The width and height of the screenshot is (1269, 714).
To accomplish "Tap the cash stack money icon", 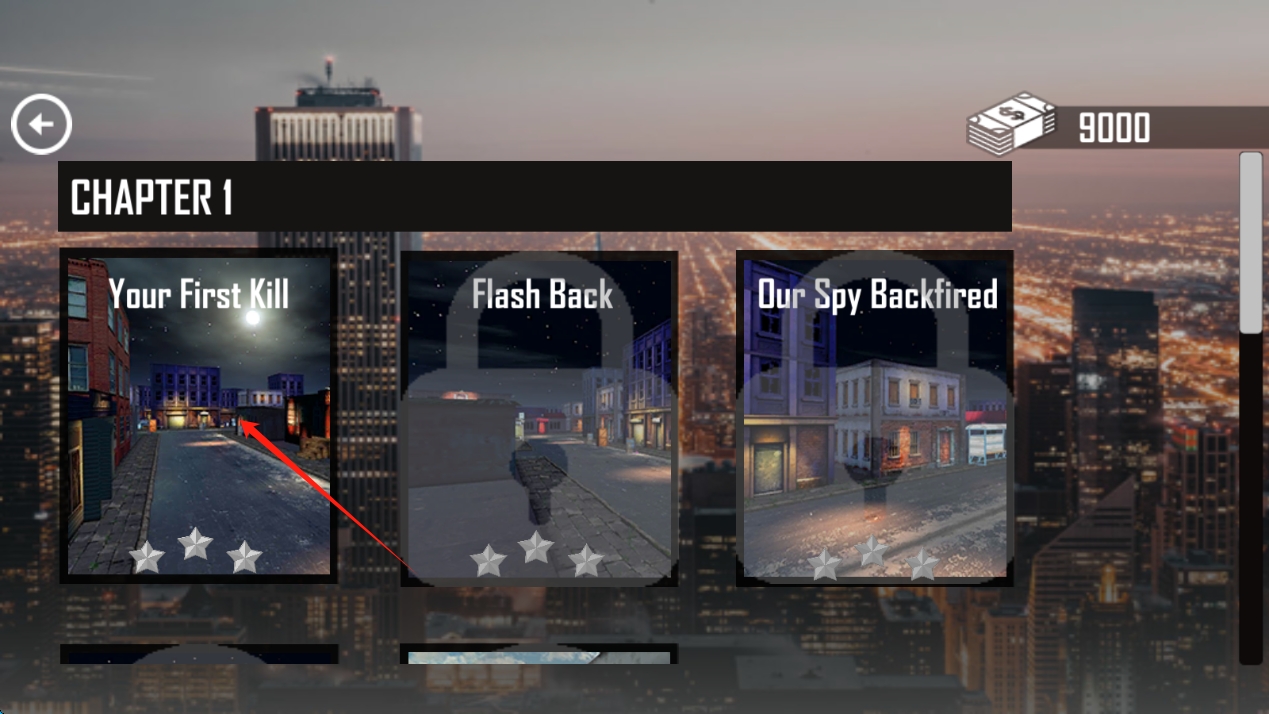I will coord(1011,125).
